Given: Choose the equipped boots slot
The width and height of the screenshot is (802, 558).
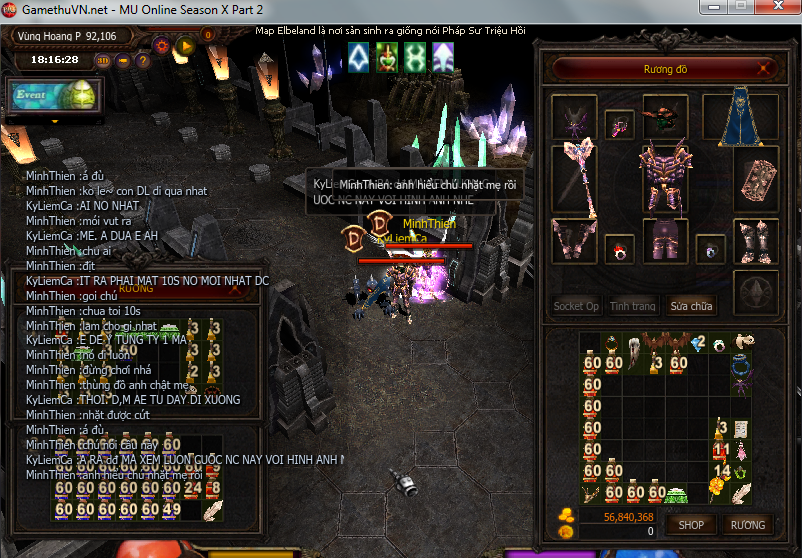Looking at the screenshot, I should pos(756,241).
